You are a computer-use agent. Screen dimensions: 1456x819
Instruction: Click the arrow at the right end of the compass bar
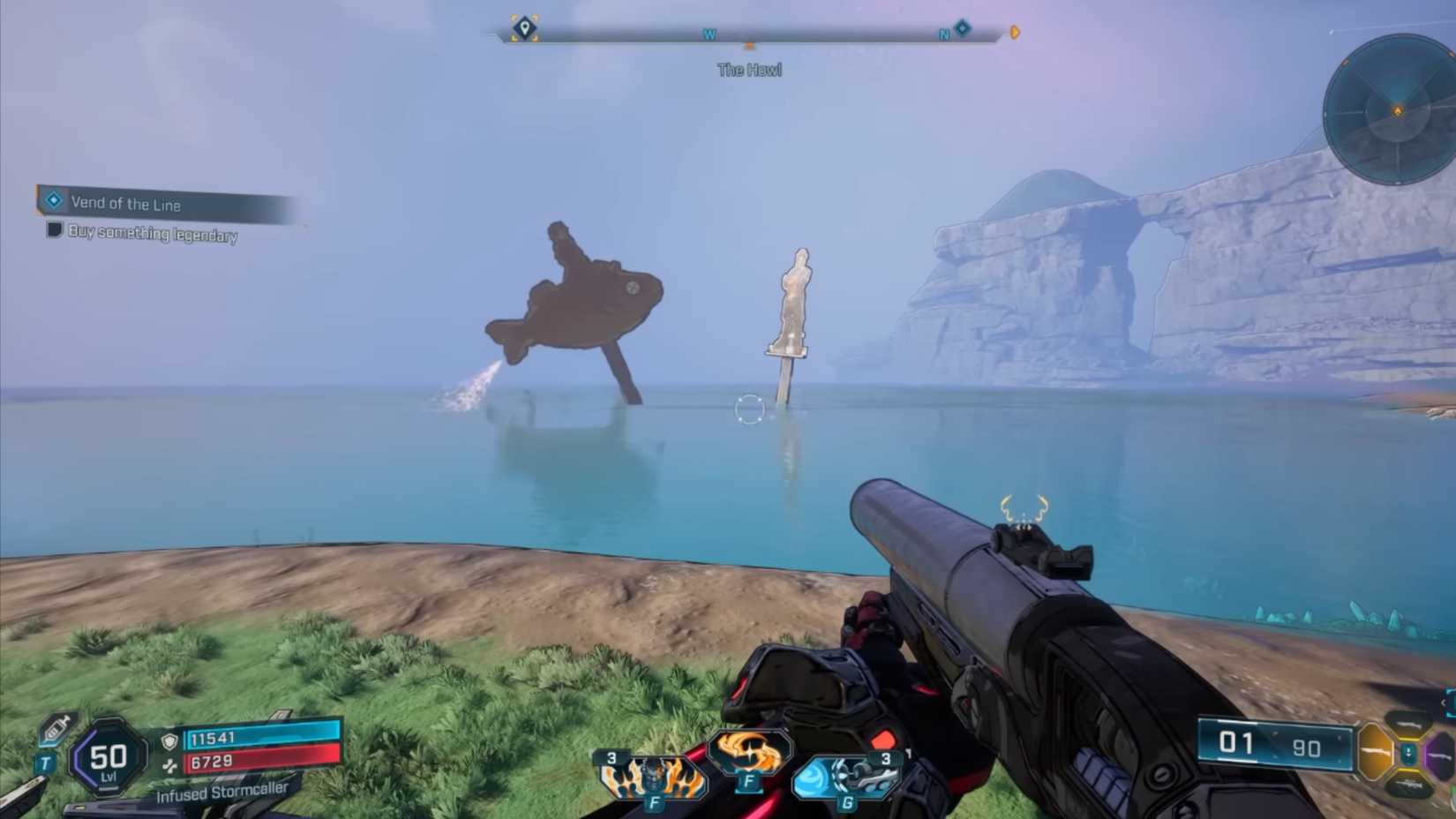1013,32
